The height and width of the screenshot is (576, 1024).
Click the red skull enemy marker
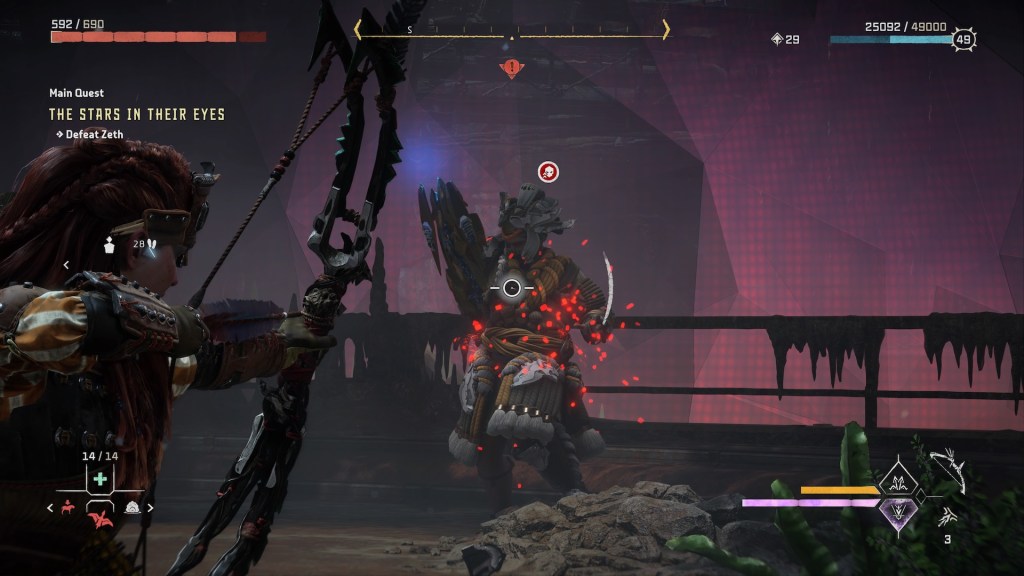(x=548, y=172)
